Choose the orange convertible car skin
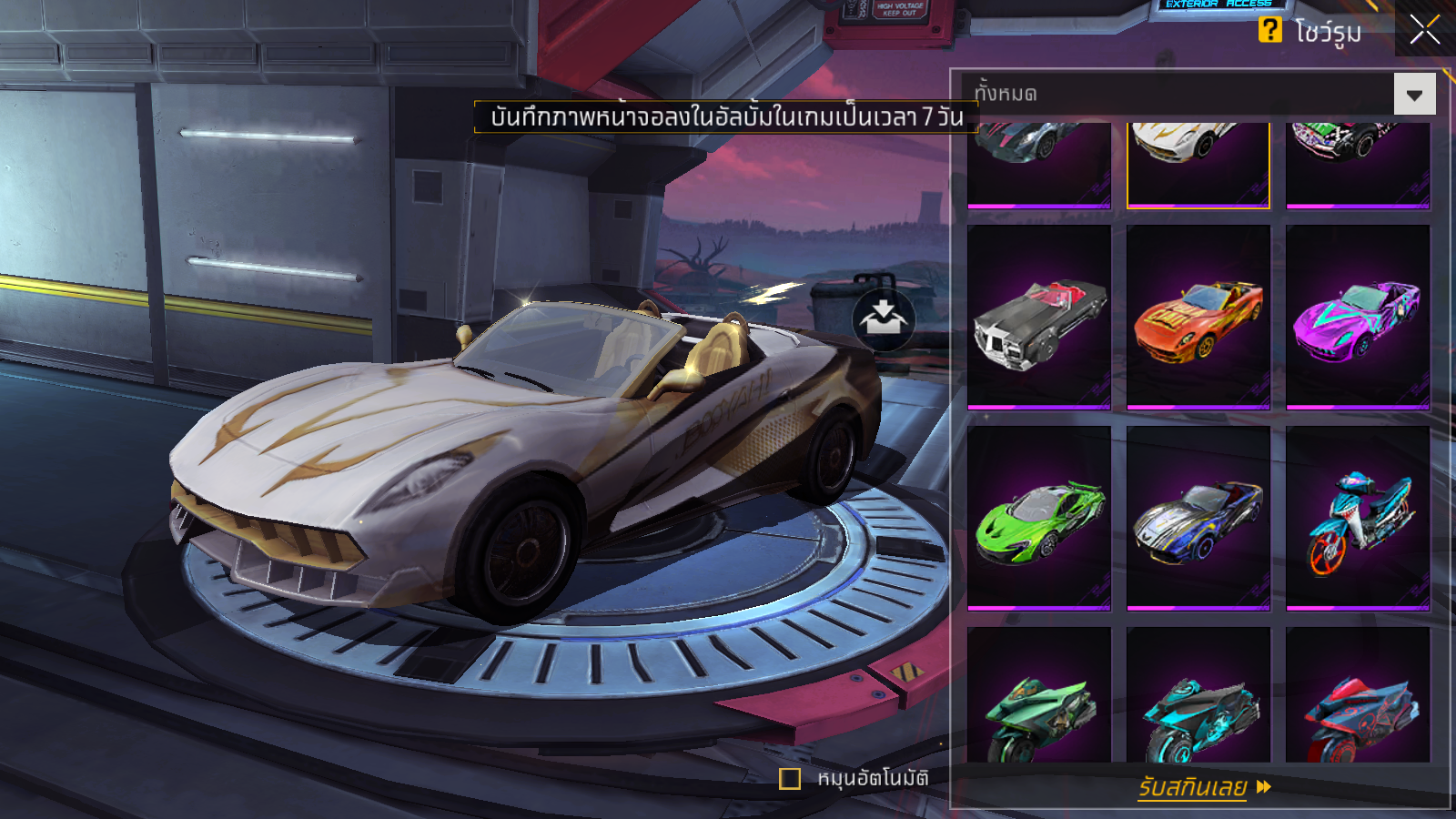The height and width of the screenshot is (819, 1456). 1198,317
